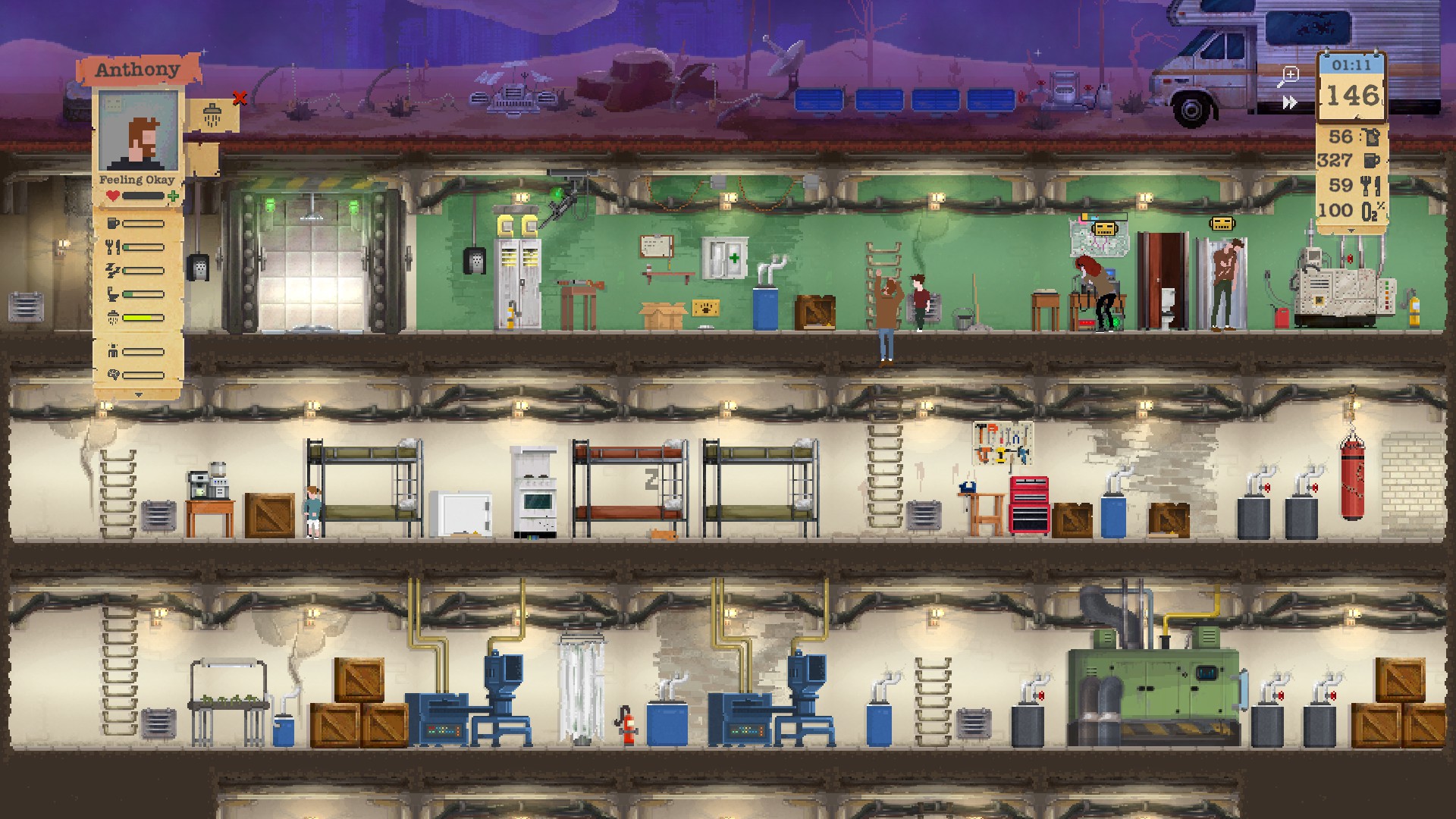The height and width of the screenshot is (819, 1456).
Task: Click the water mug icon beside 327
Action: 1372,161
